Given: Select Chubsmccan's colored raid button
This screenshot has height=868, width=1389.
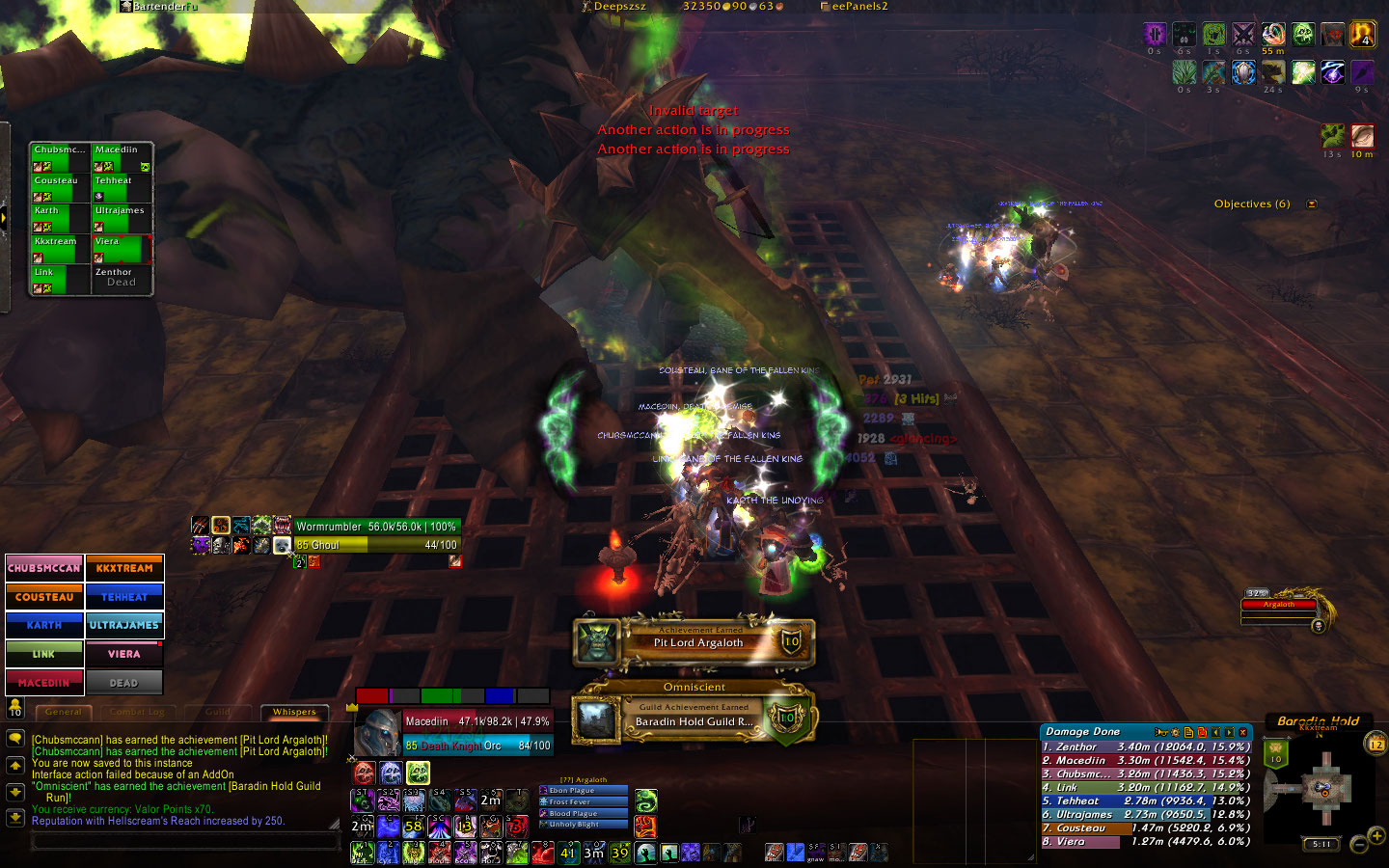Looking at the screenshot, I should tap(44, 568).
